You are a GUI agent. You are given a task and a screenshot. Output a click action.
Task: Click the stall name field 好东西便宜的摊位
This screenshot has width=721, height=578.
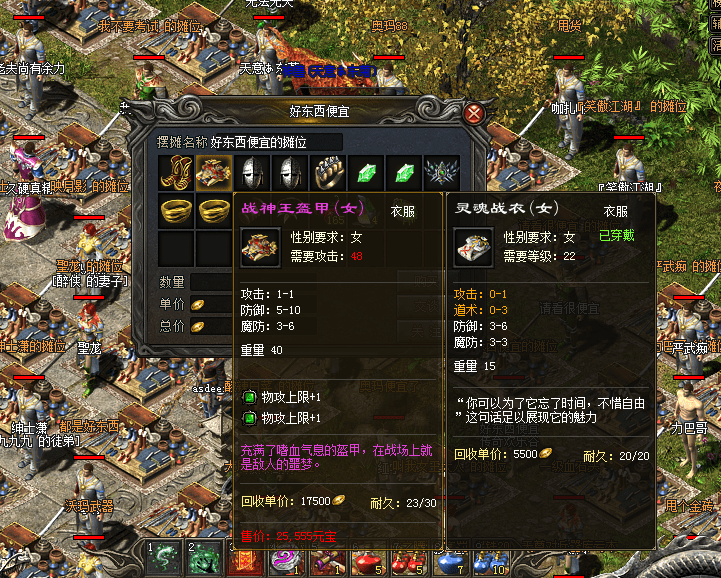276,142
